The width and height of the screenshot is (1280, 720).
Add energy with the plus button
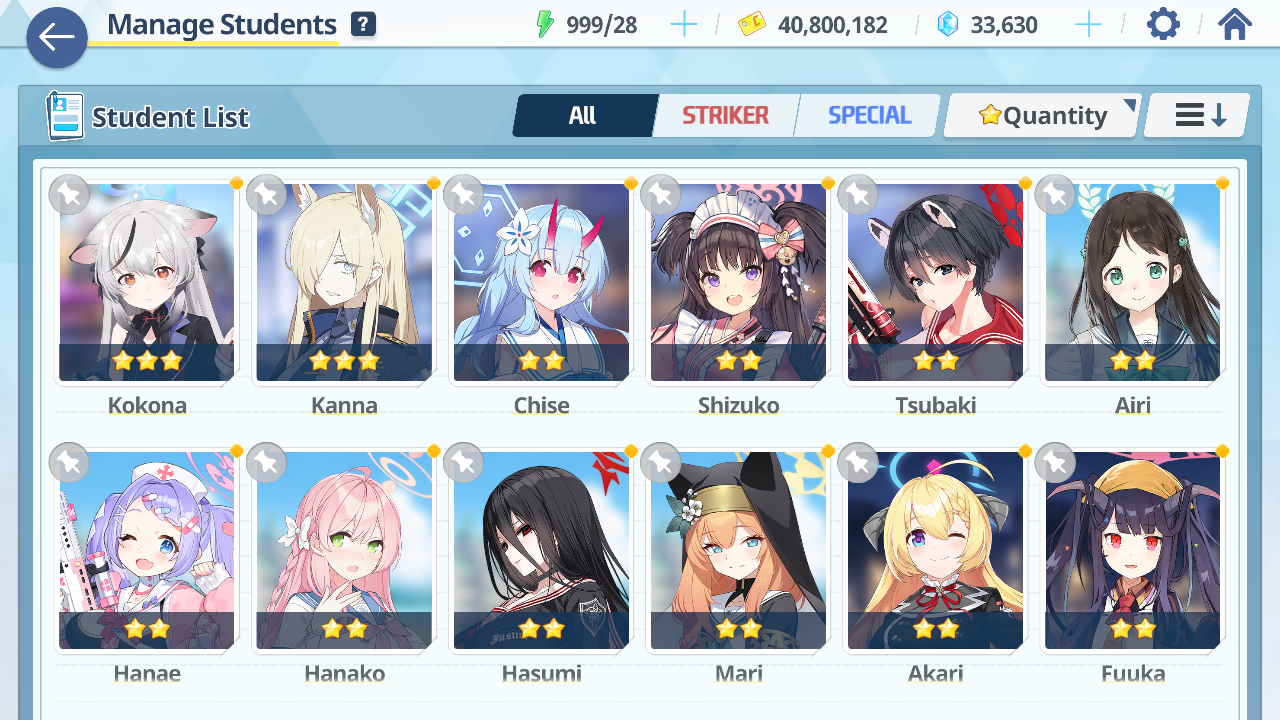[684, 25]
